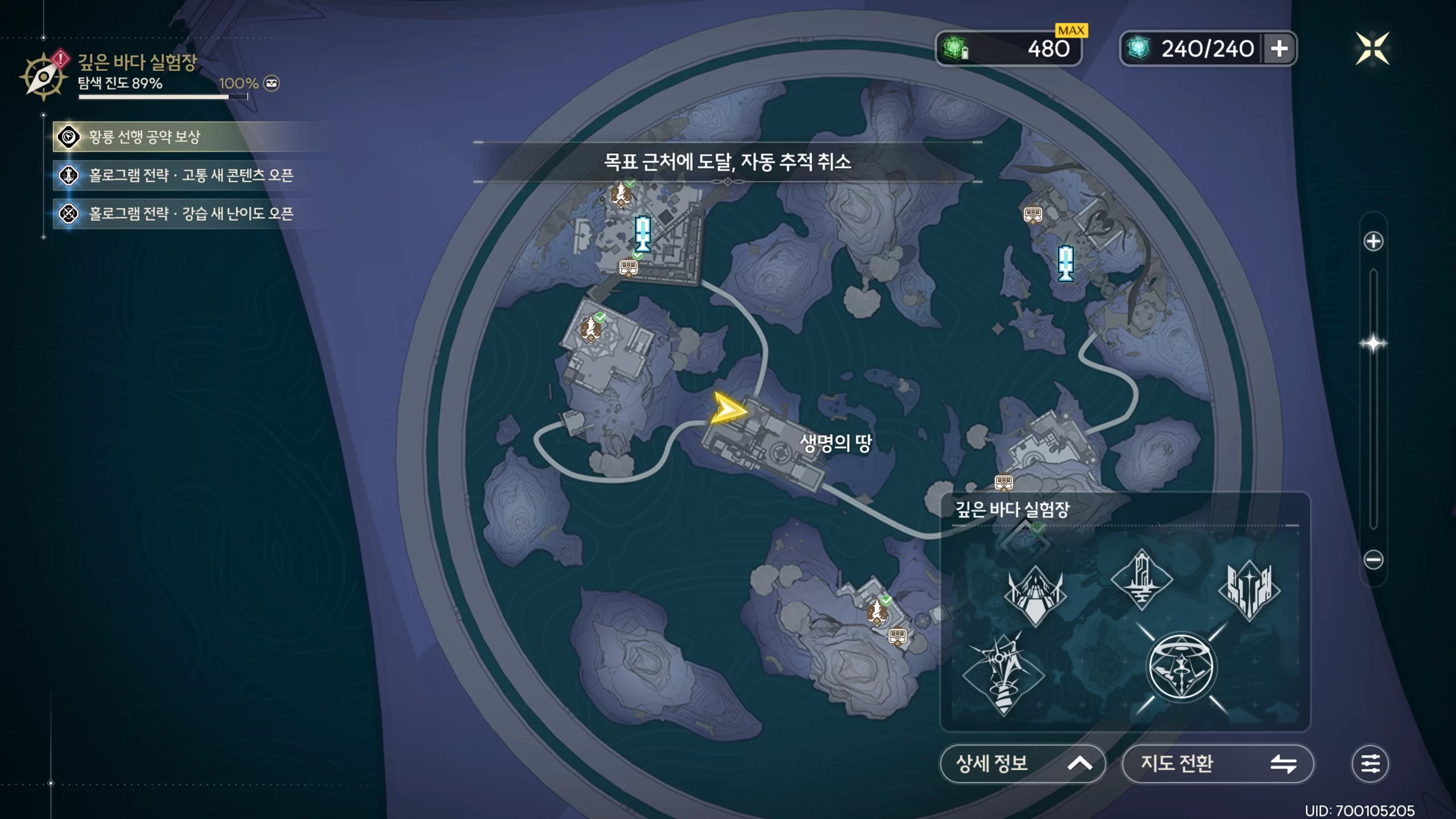Select the 홀로그램 전략 · 고통 notice
Viewport: 1456px width, 819px height.
pyautogui.click(x=191, y=175)
